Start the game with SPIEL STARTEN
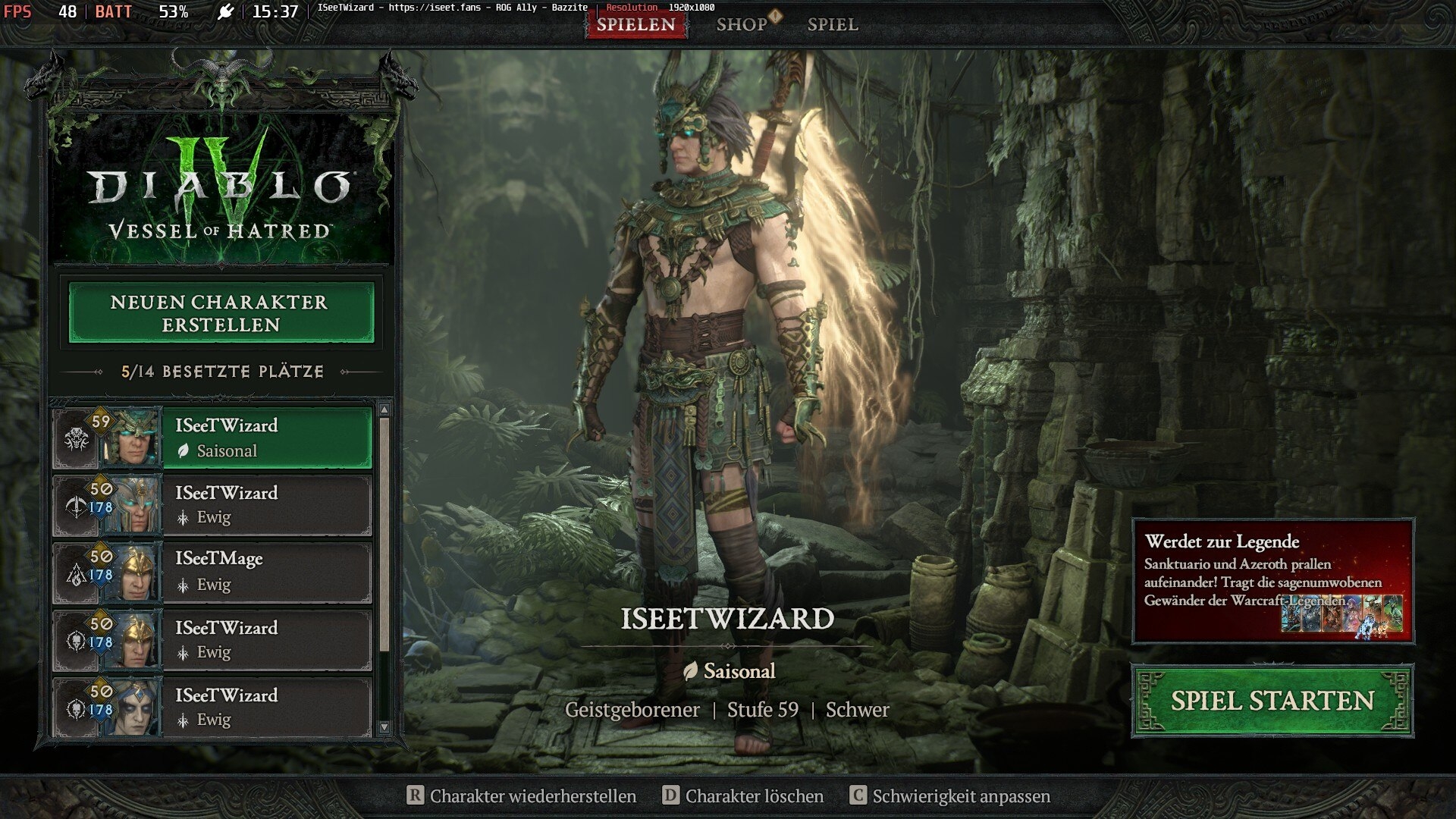The width and height of the screenshot is (1456, 819). pos(1272,701)
